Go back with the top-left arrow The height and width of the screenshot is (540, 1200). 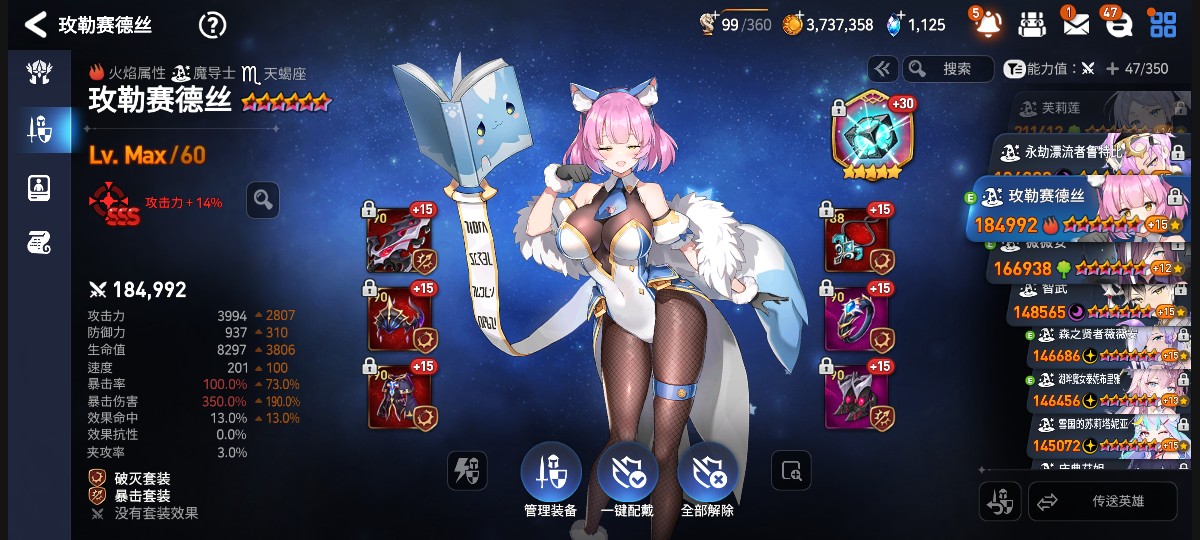36,25
